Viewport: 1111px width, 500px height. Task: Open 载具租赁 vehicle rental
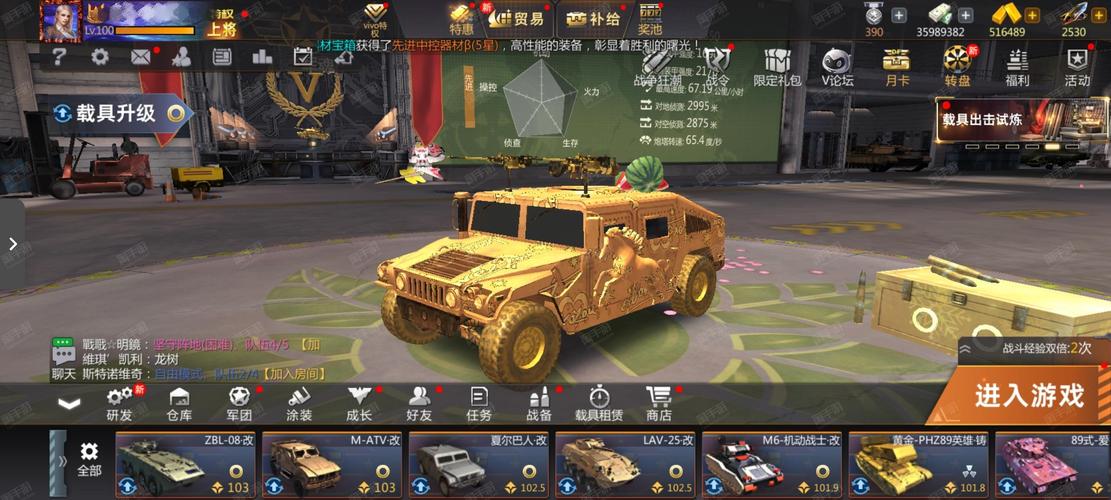(599, 403)
